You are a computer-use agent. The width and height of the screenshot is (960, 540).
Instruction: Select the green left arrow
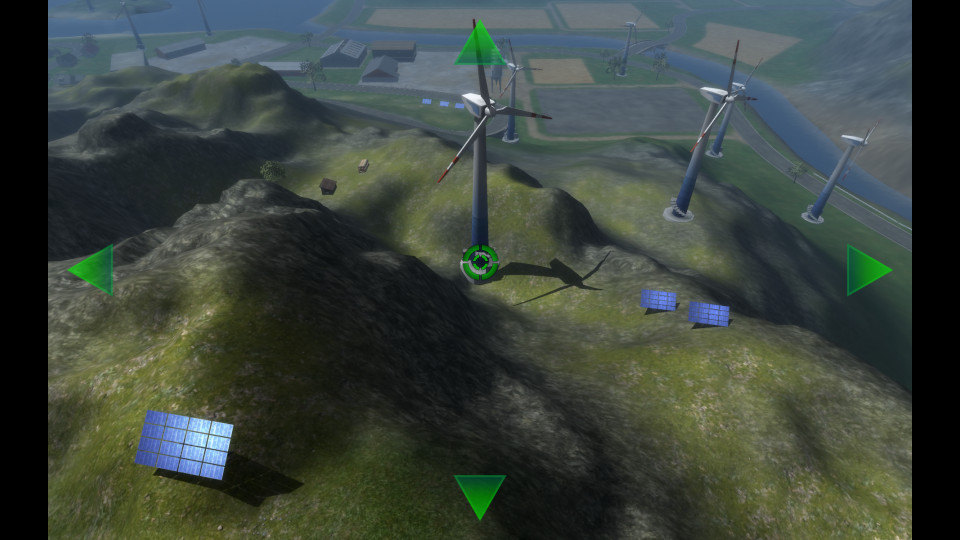(x=93, y=270)
